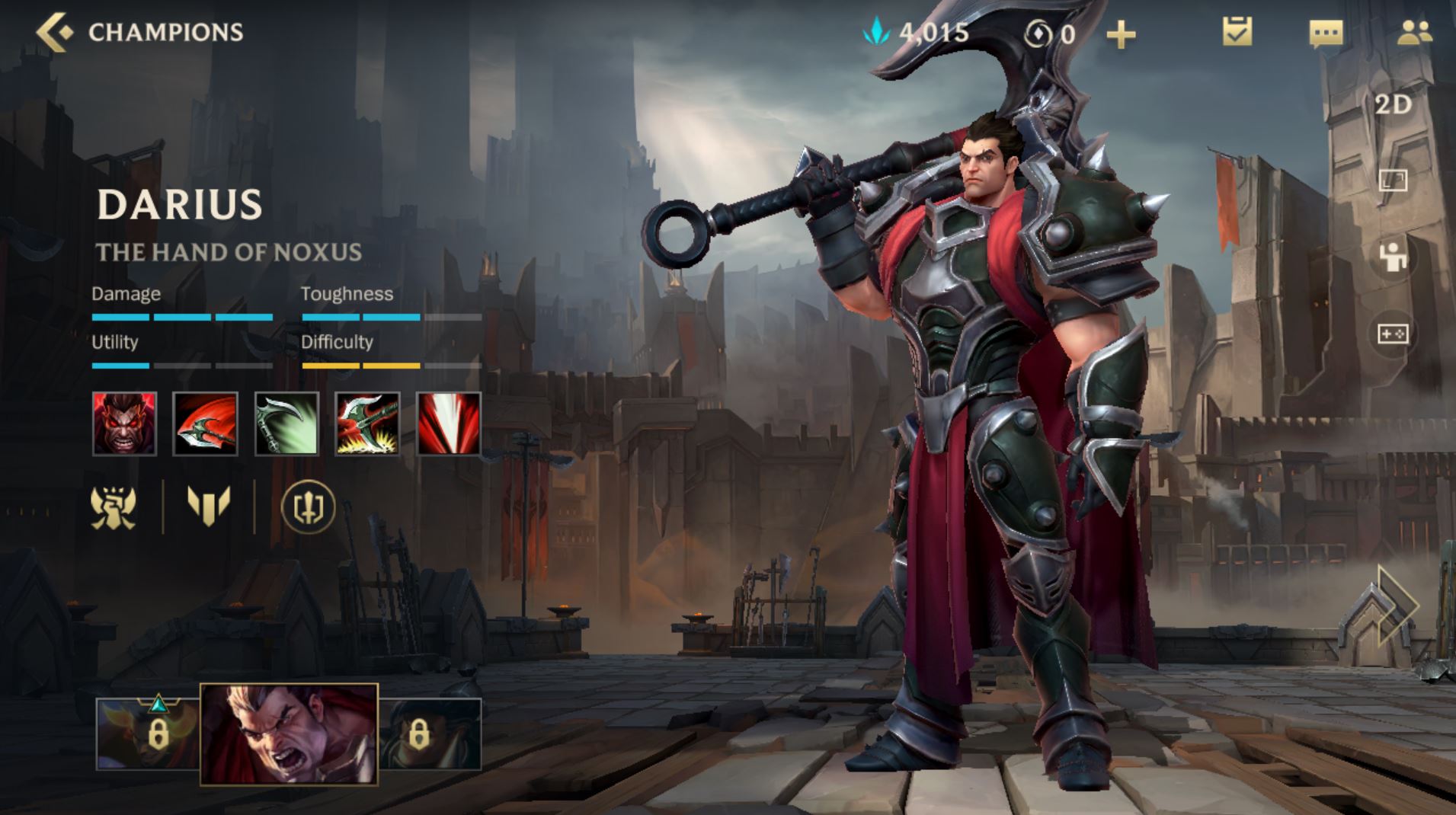Click the golden wings mastery emblem icon
The width and height of the screenshot is (1456, 815).
click(208, 506)
